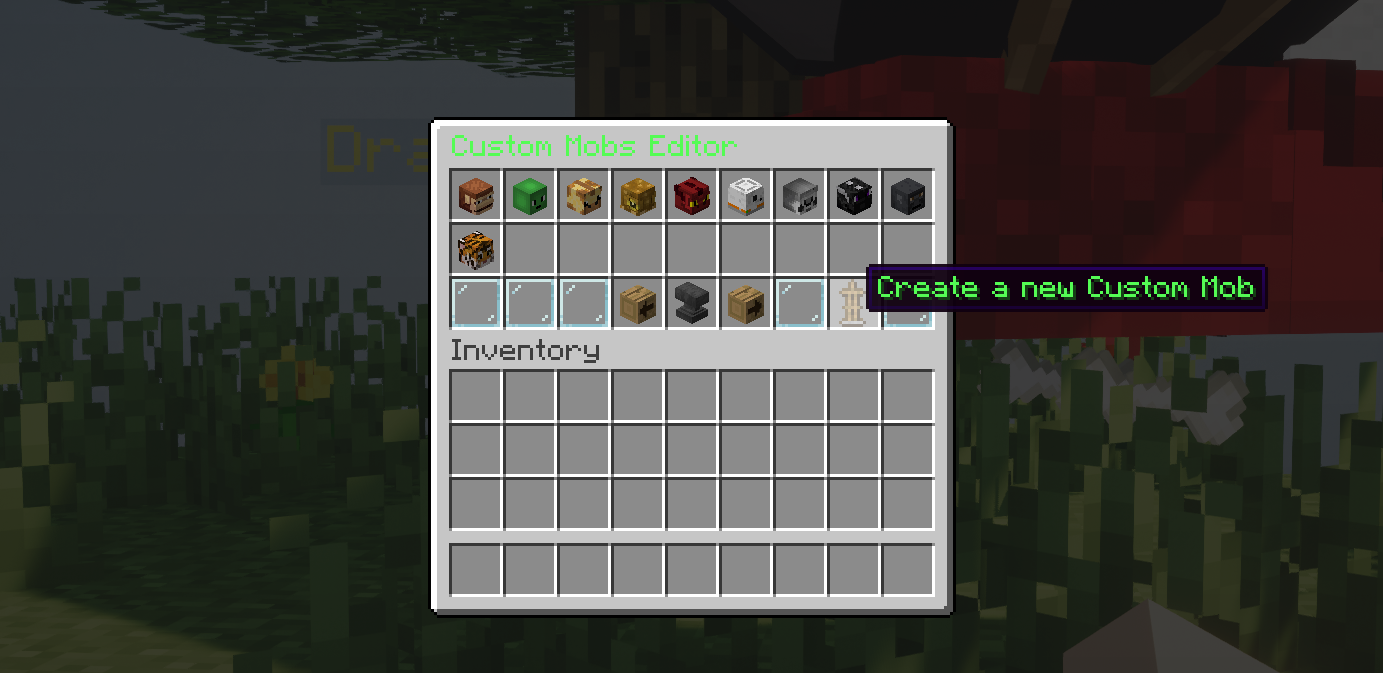Choose the green slime head mob
Screen dimensions: 1383x673
point(529,195)
